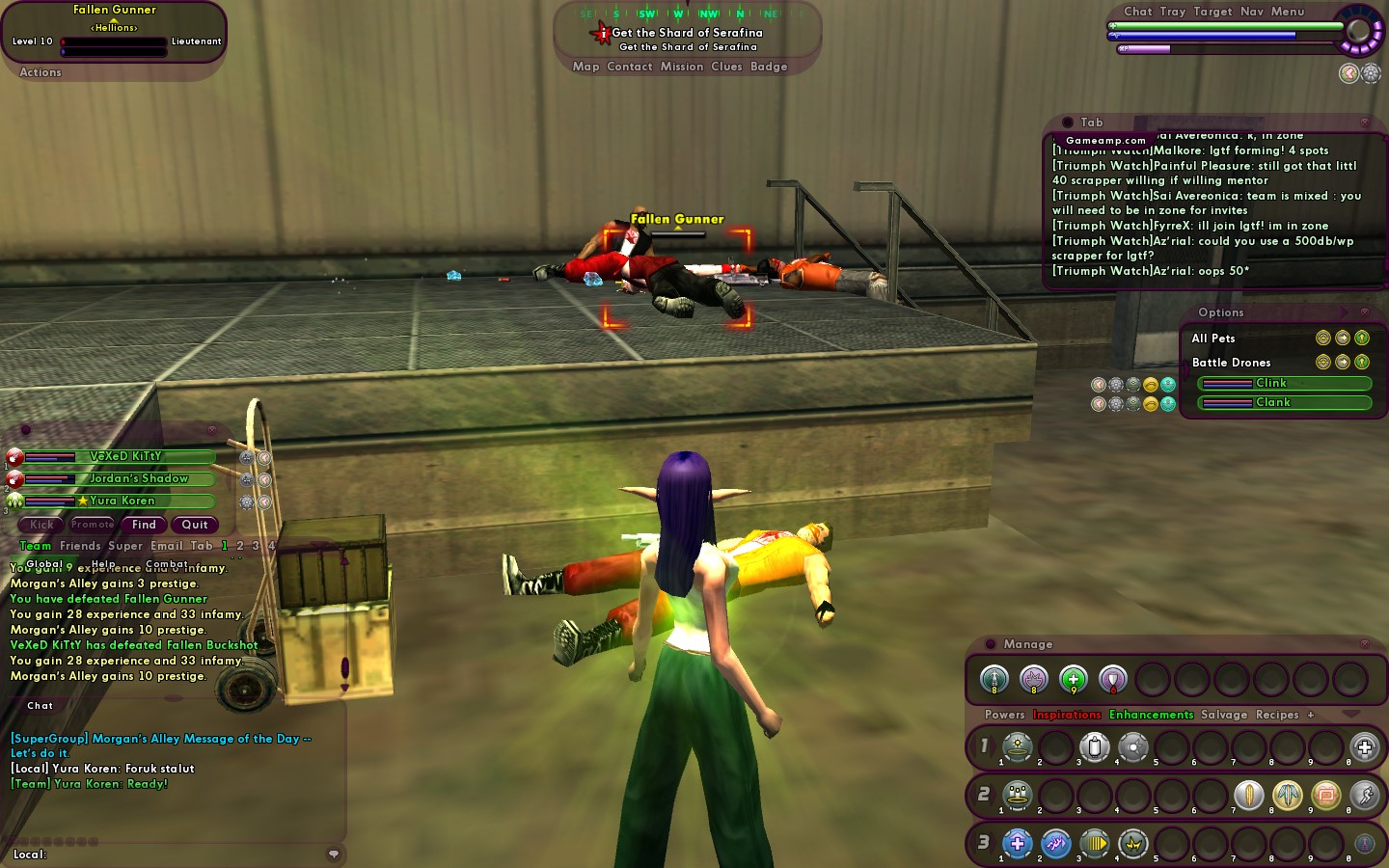Screen dimensions: 1389x868
Task: Open the Recipes tab
Action: (1277, 715)
